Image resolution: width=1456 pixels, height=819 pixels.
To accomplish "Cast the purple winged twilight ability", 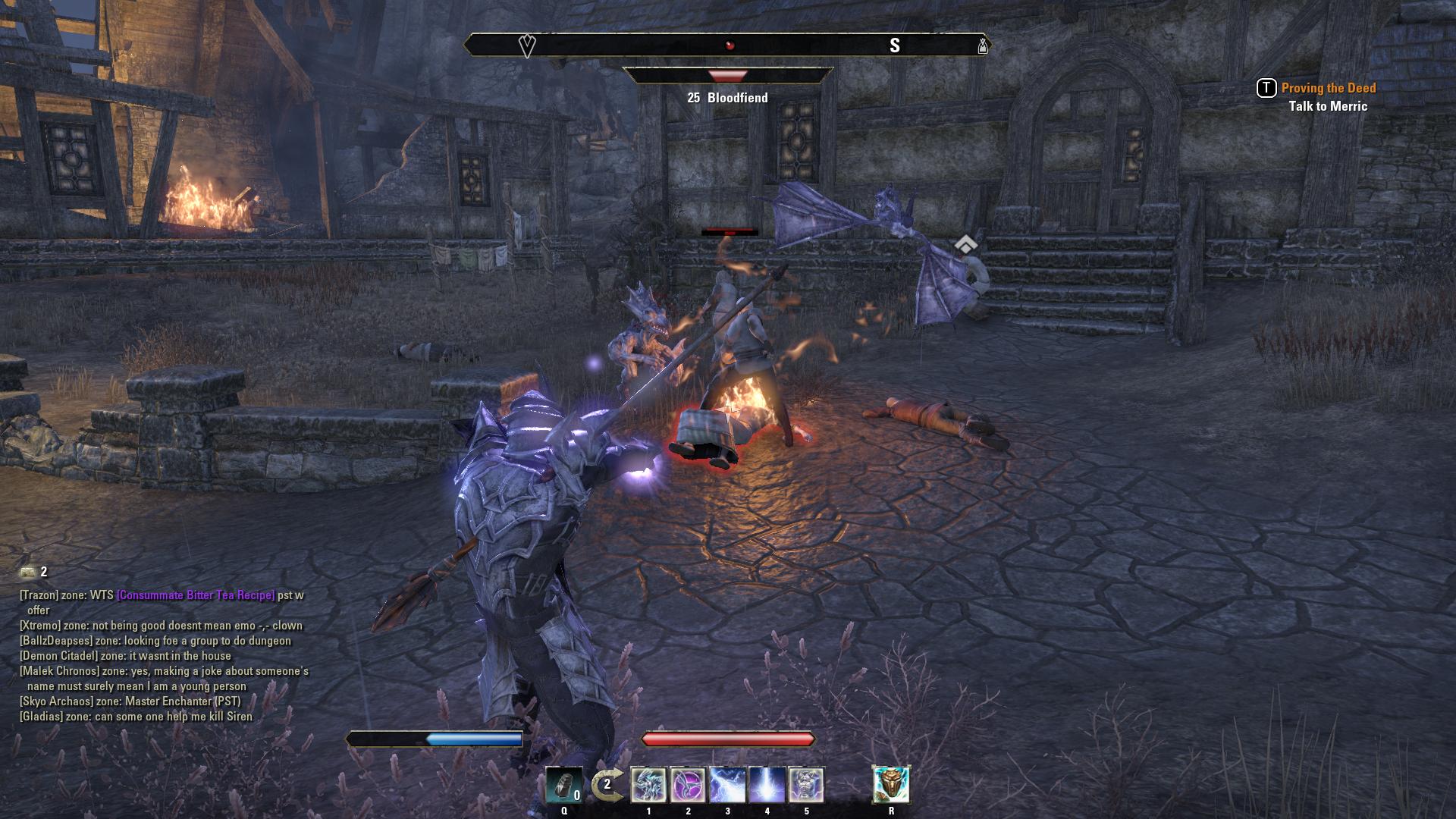I will (688, 785).
